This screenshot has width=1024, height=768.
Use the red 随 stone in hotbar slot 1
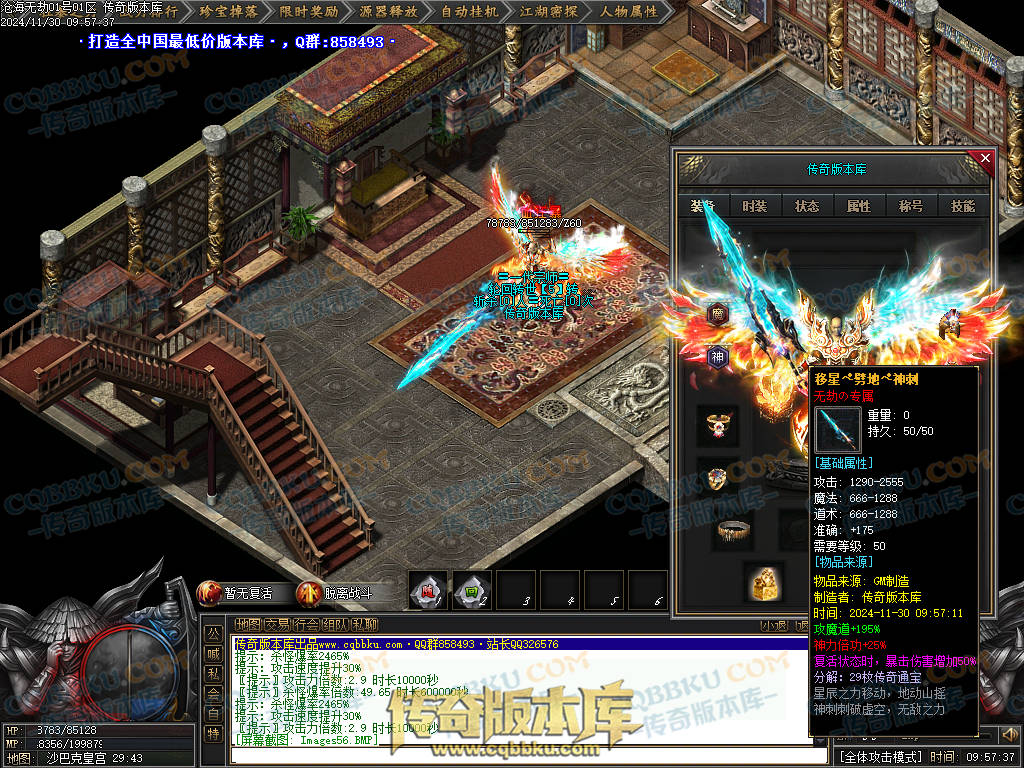[429, 591]
